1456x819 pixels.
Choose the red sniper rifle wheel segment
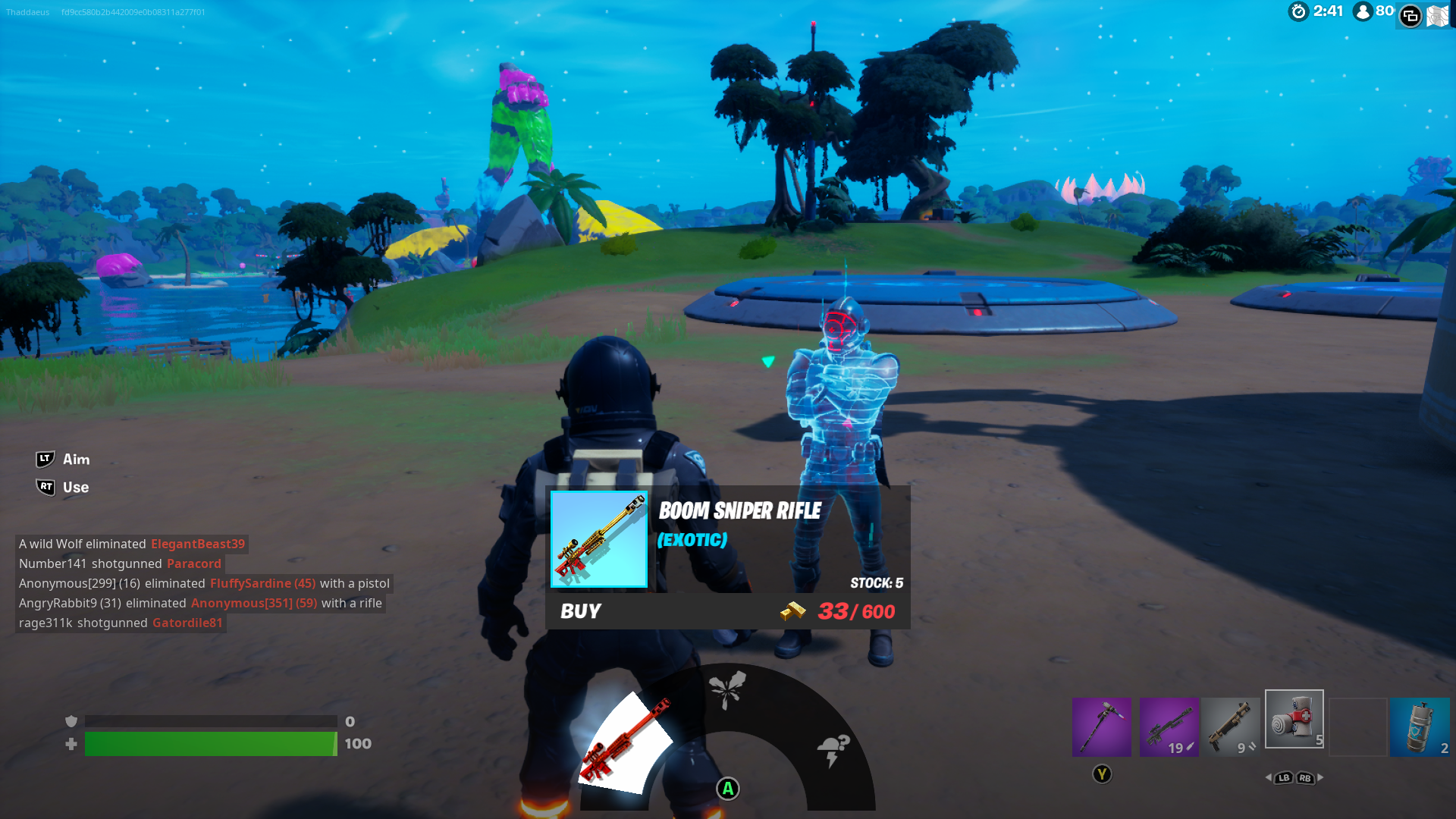coord(626,742)
